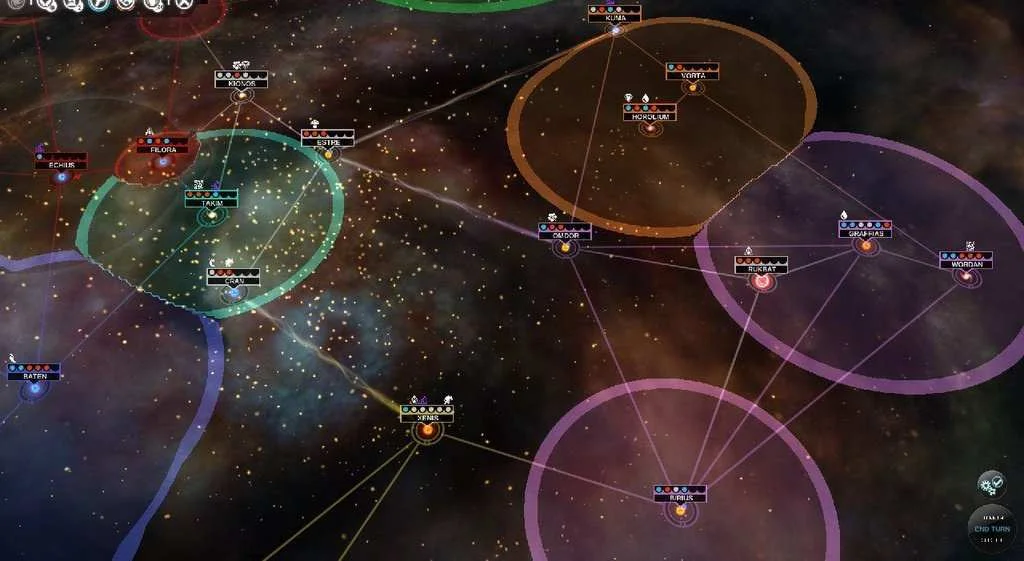Select the Filora system label
The image size is (1024, 561).
tap(162, 149)
